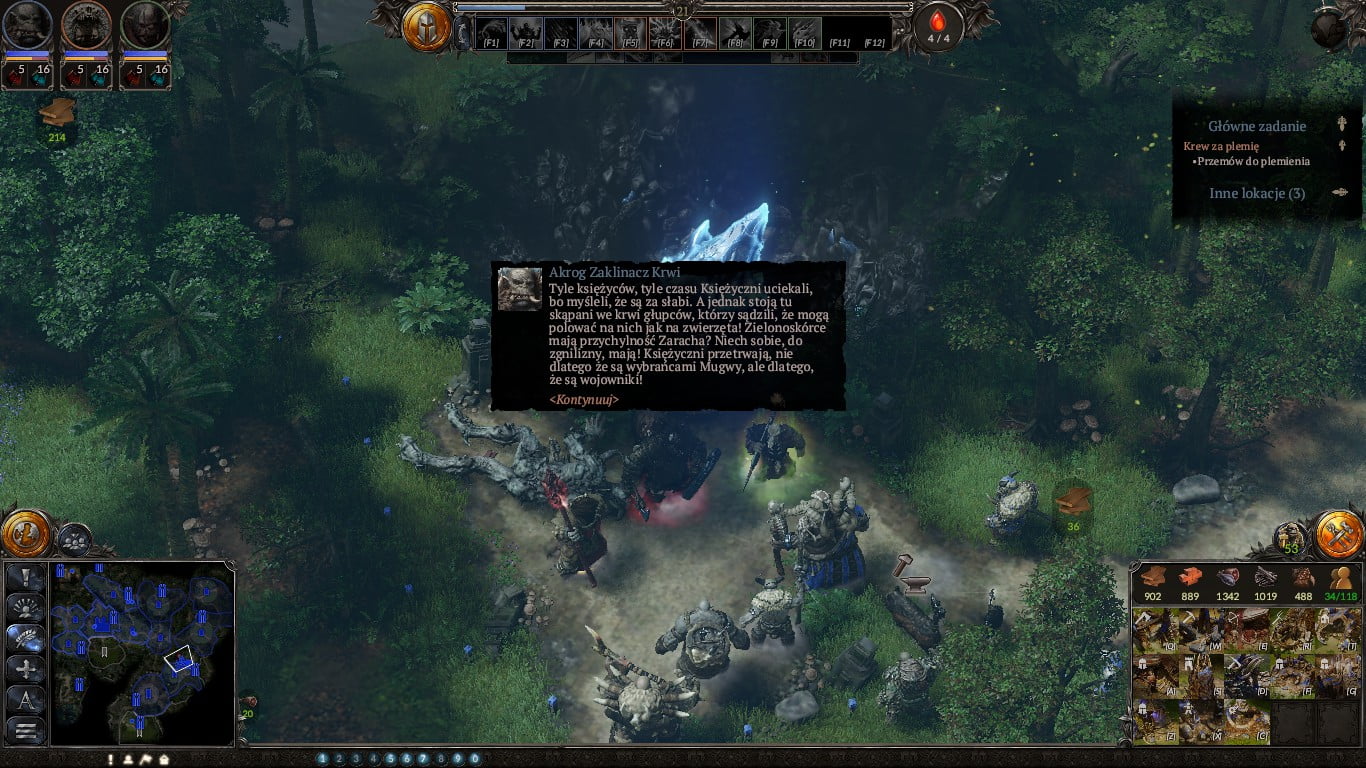The image size is (1366, 768).
Task: Open the hero helmet menu button
Action: coord(427,27)
